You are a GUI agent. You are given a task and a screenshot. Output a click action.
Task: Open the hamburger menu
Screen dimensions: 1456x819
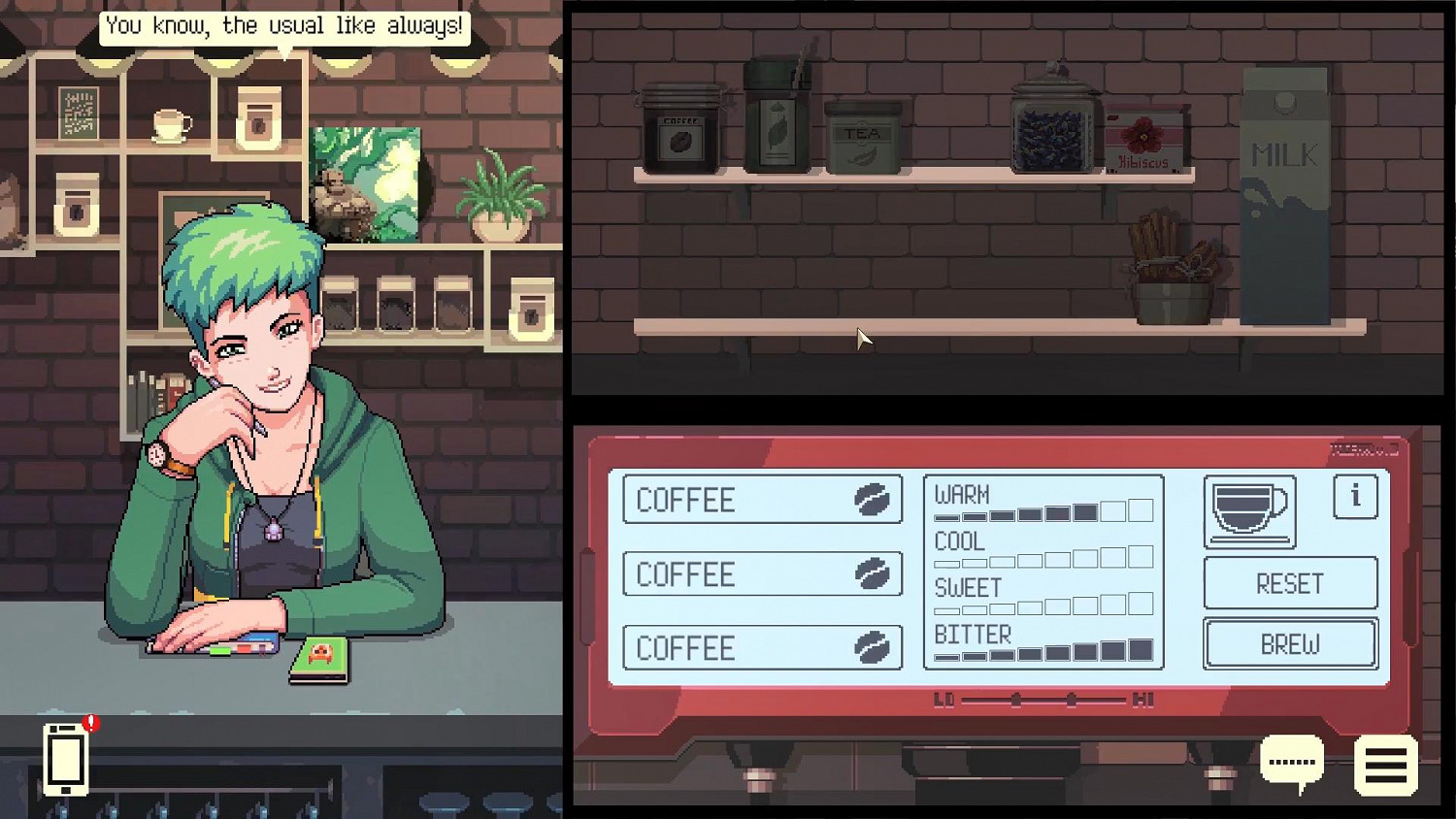[1386, 766]
